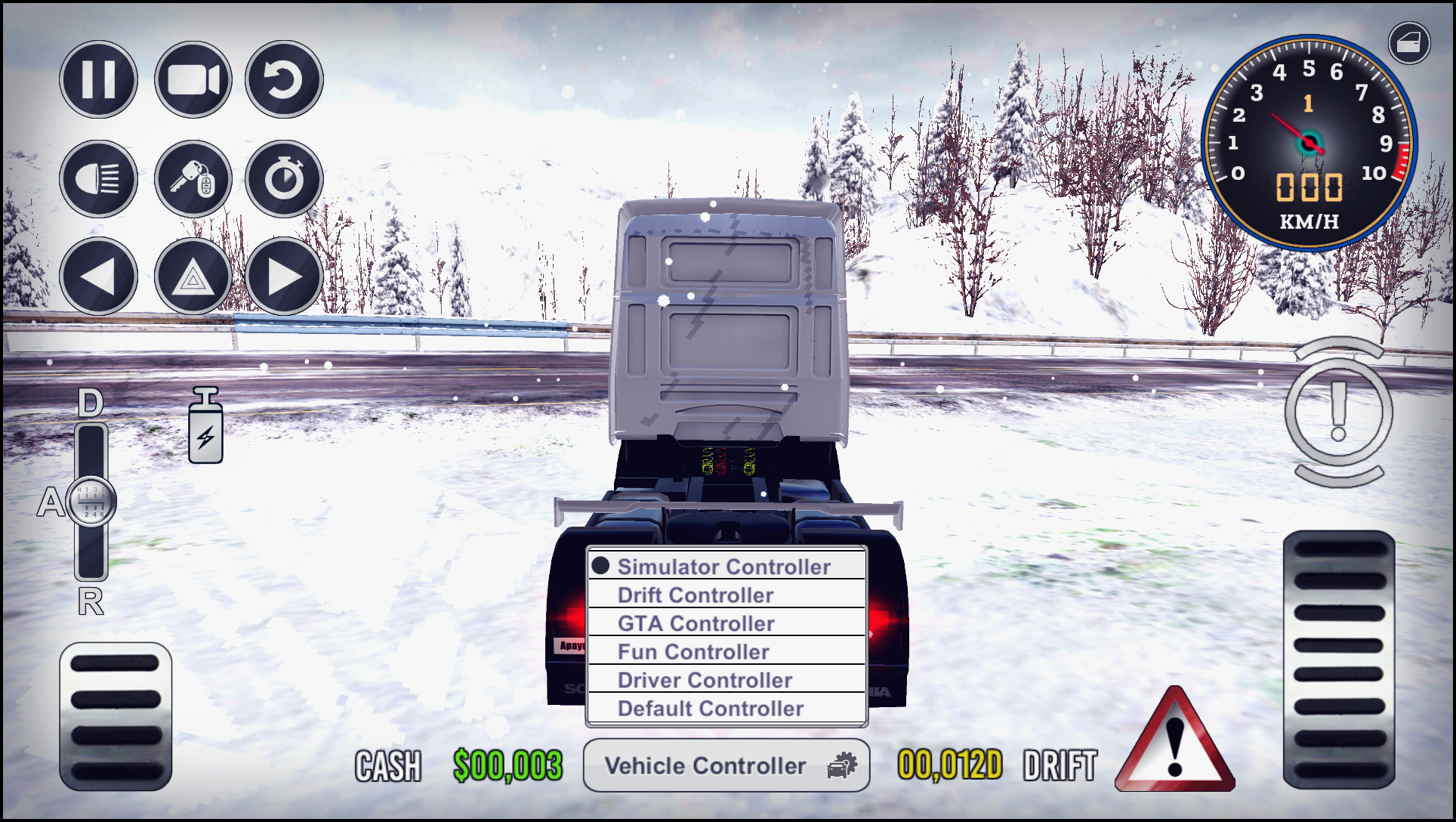This screenshot has height=822, width=1456.
Task: Select the Simulator Controller radio option
Action: [x=723, y=566]
